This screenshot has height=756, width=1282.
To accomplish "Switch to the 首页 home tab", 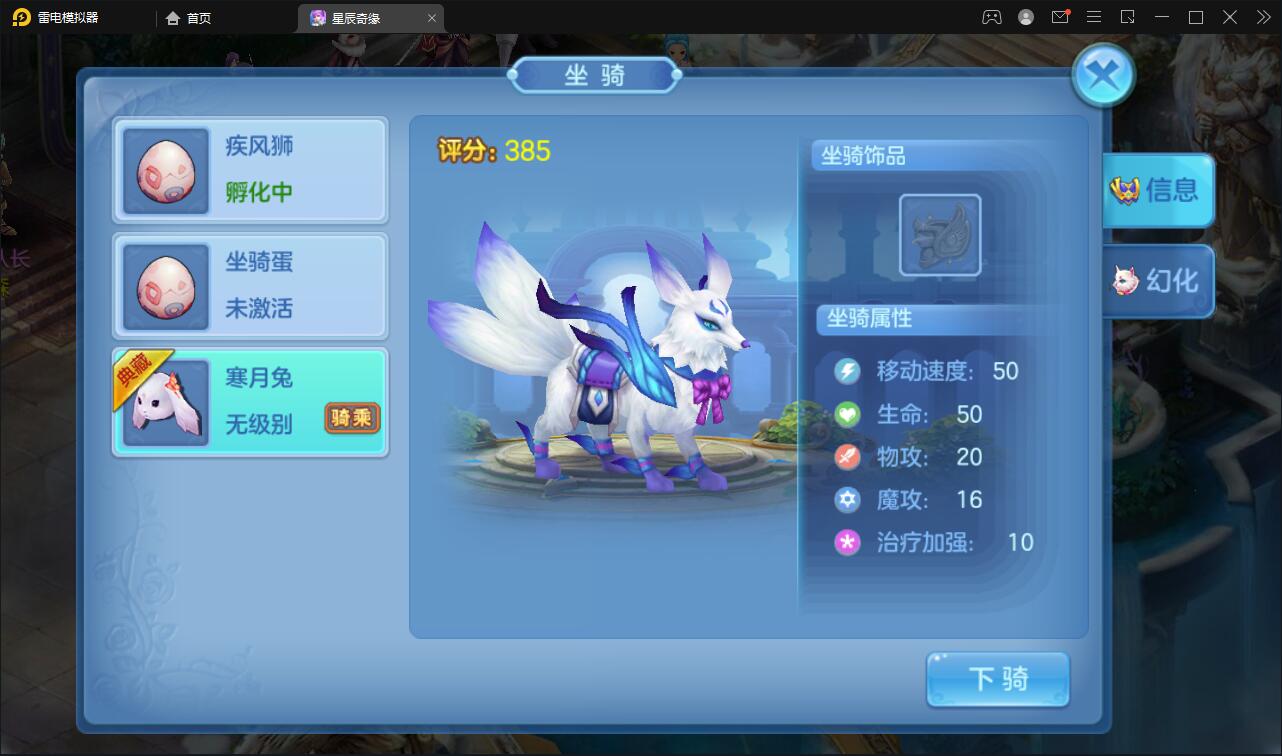I will pos(189,17).
